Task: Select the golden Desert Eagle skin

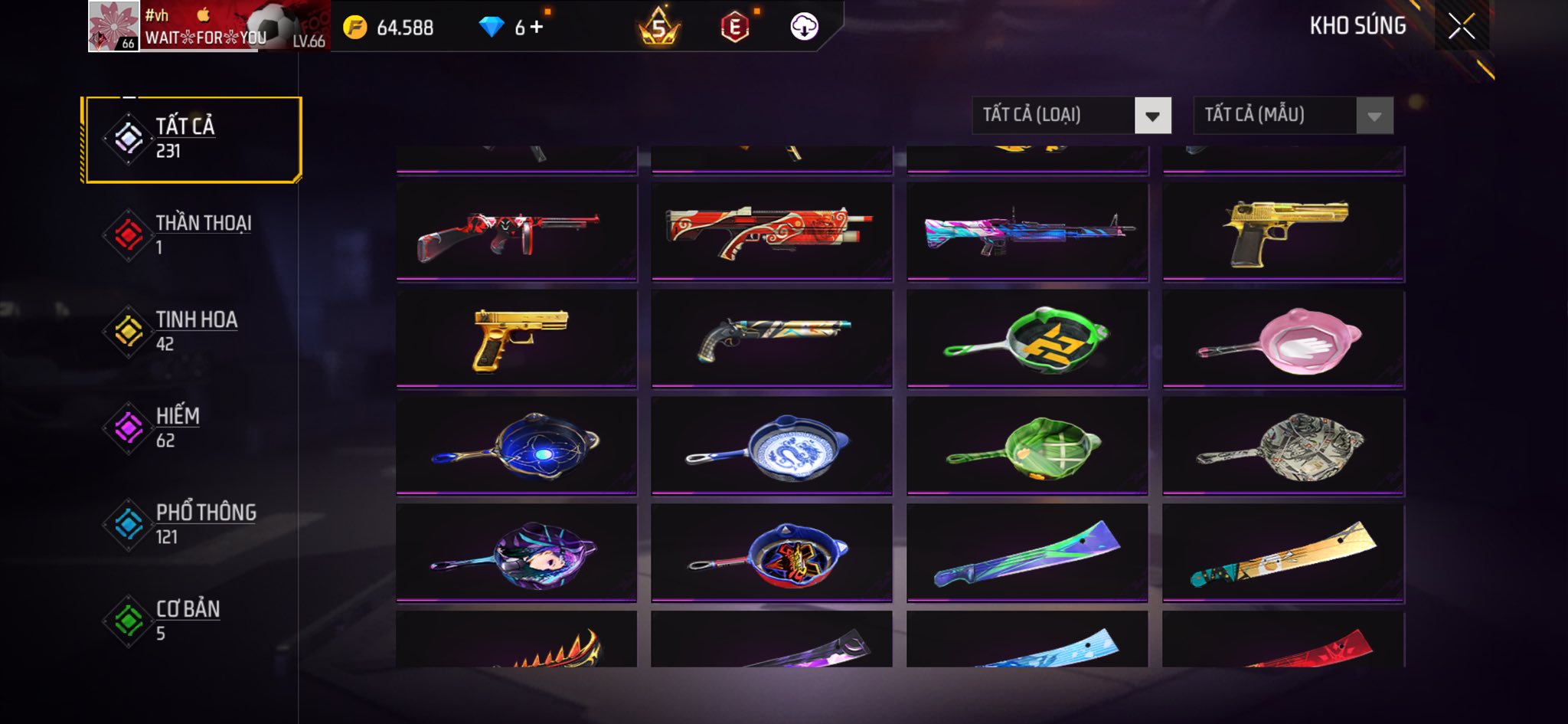Action: (1283, 231)
